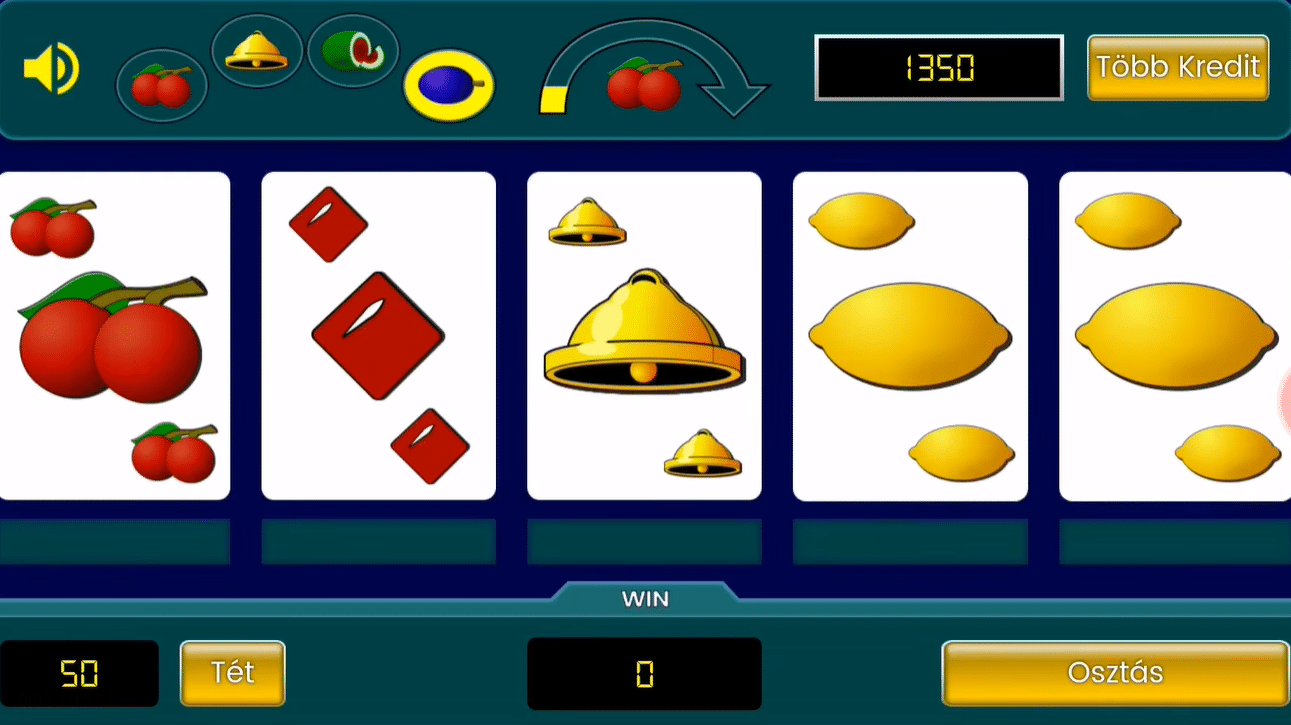Click the bet amount field showing 50
The width and height of the screenshot is (1291, 725).
tap(78, 673)
